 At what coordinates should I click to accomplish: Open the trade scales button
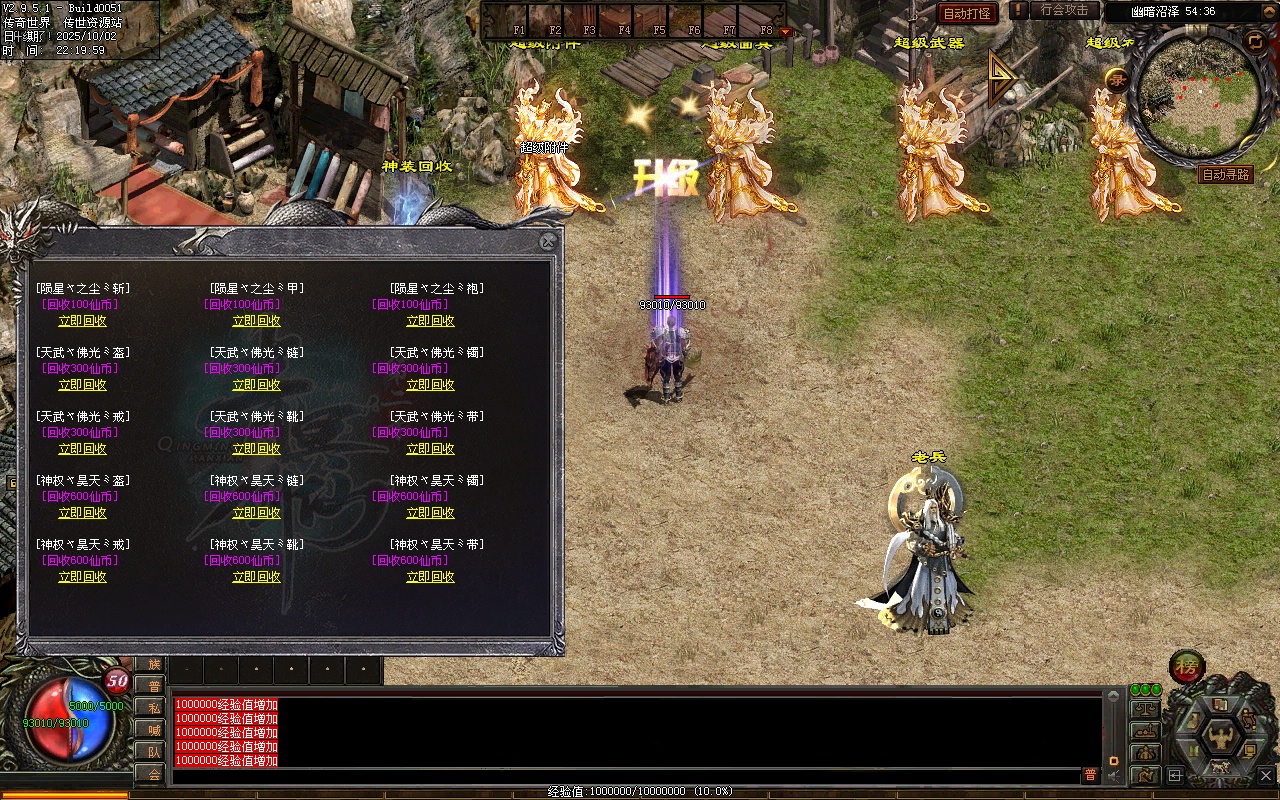pos(1145,709)
